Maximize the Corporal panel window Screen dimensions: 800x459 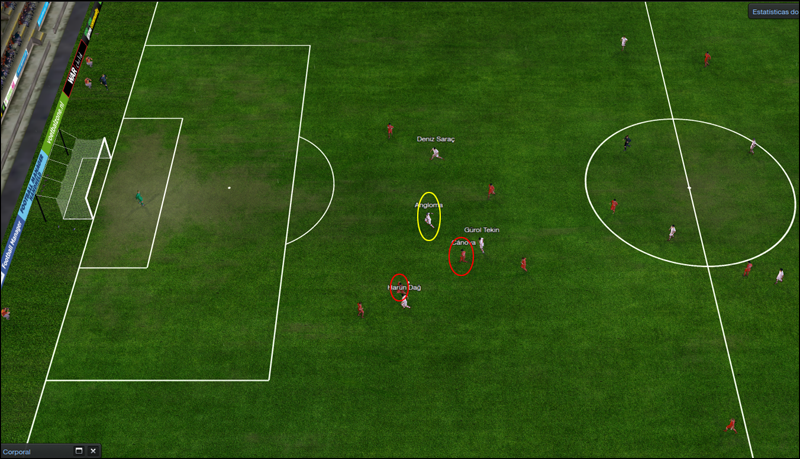79,451
